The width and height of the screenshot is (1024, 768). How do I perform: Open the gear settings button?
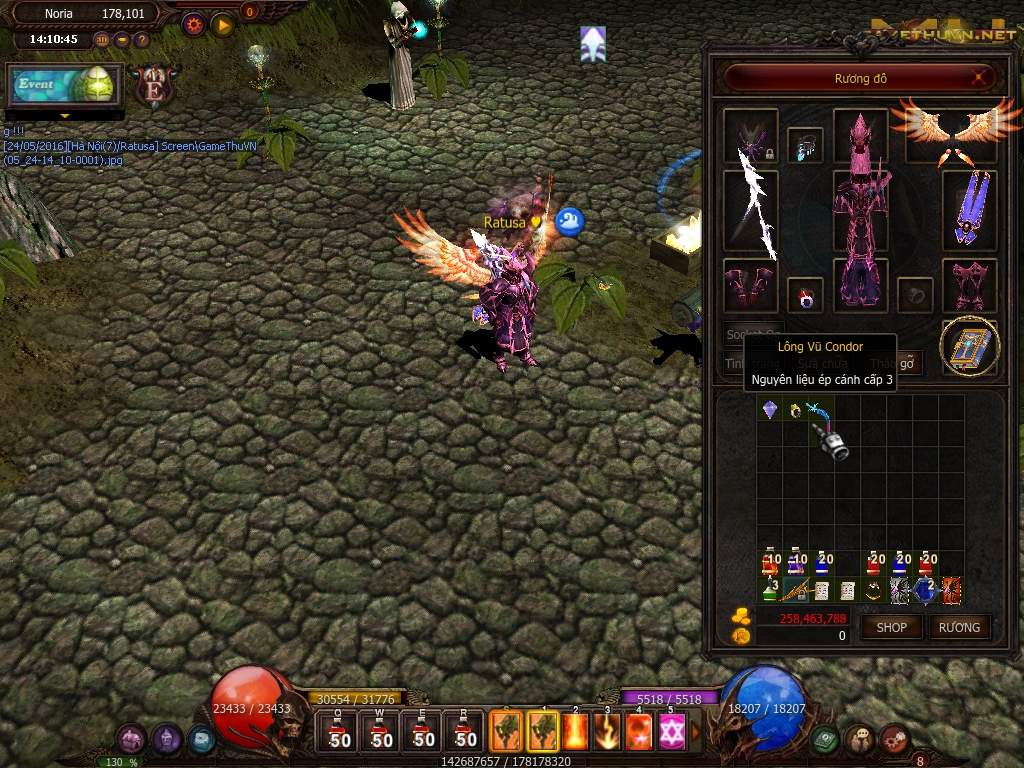194,25
